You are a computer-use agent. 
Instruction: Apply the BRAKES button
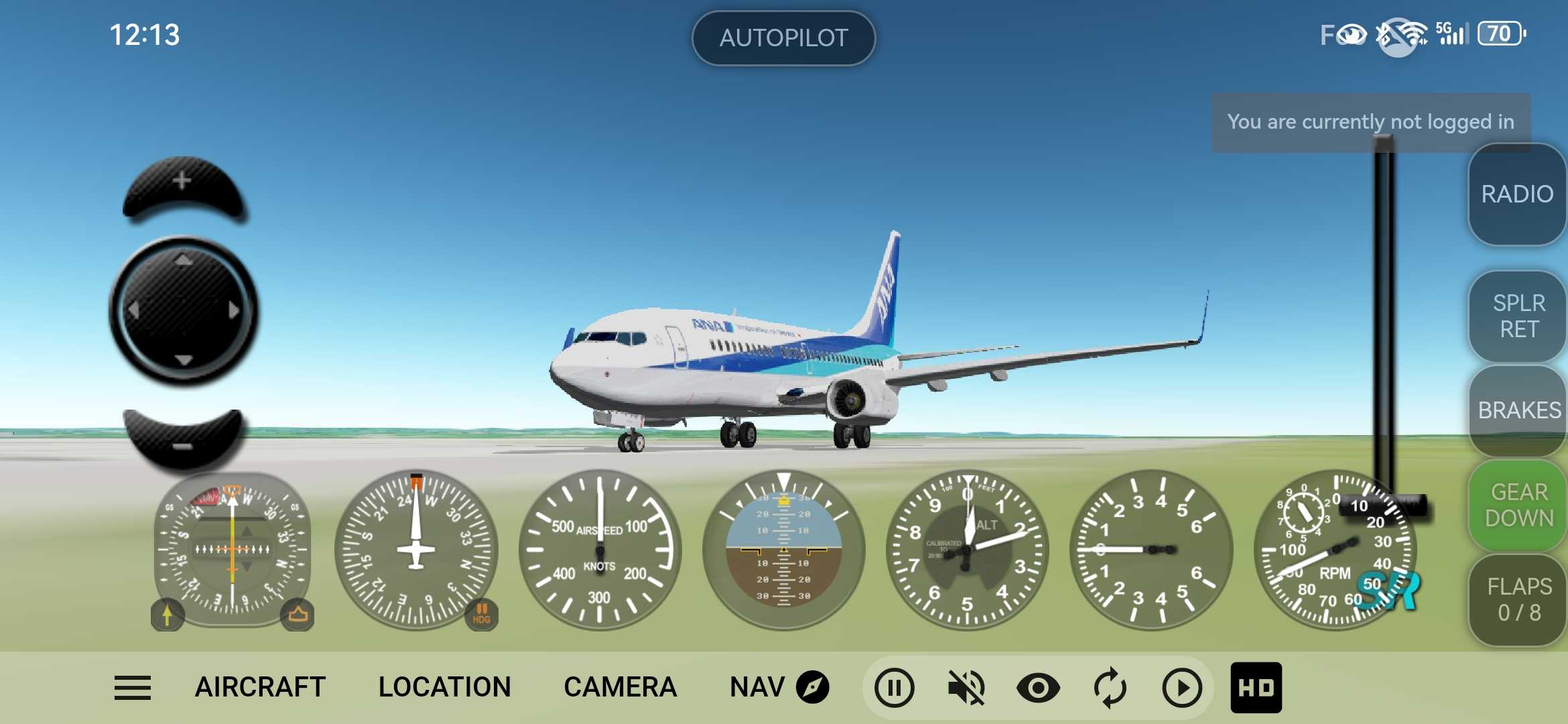pyautogui.click(x=1518, y=410)
